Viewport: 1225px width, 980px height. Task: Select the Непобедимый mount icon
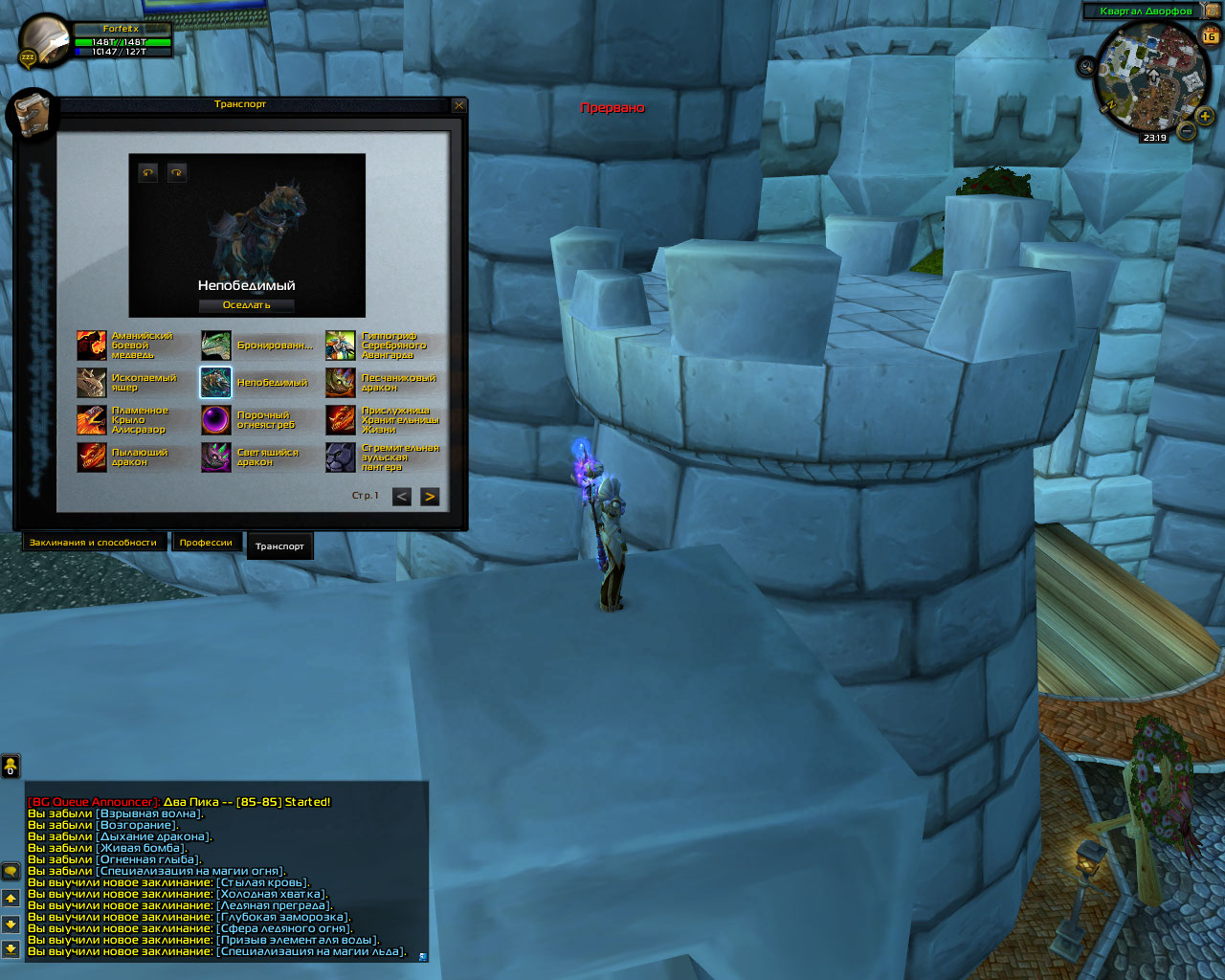click(x=216, y=383)
